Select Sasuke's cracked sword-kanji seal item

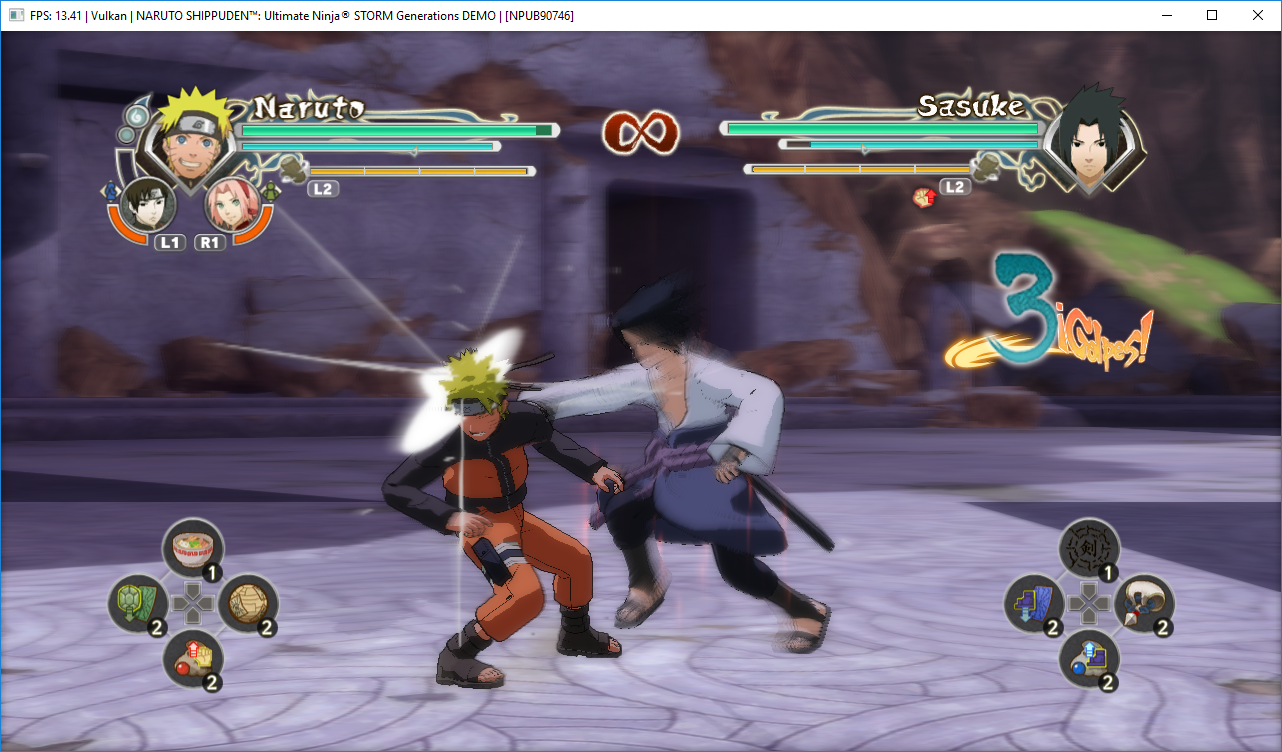point(1089,548)
